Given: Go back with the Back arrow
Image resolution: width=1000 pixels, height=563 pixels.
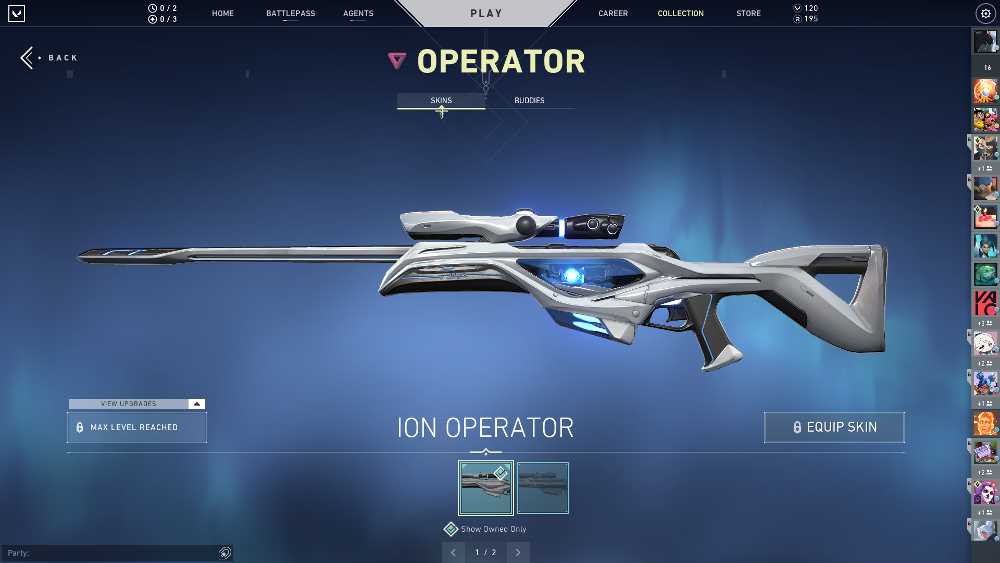Looking at the screenshot, I should (x=48, y=58).
